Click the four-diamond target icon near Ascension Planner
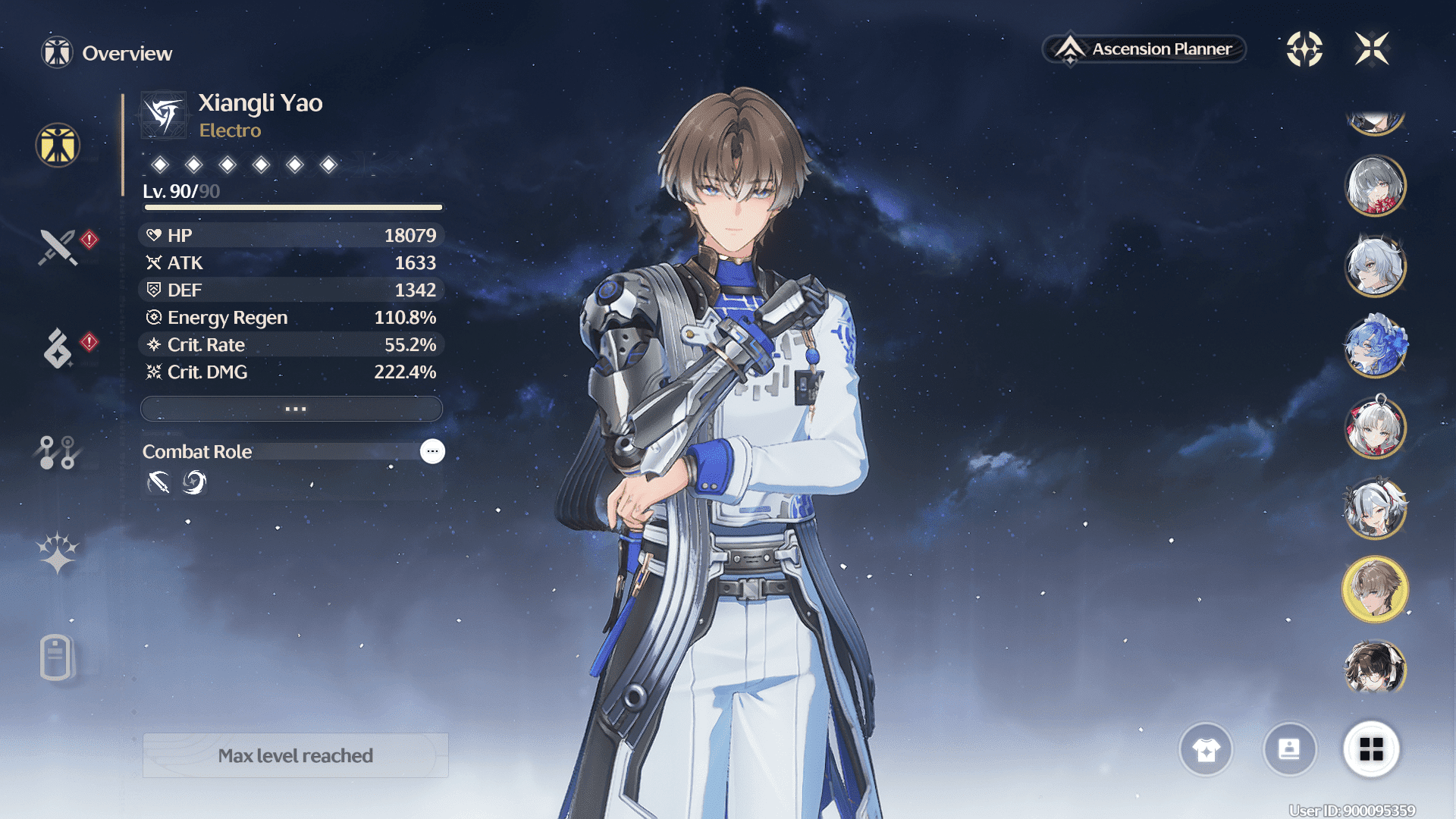Viewport: 1456px width, 819px height. coord(1304,49)
